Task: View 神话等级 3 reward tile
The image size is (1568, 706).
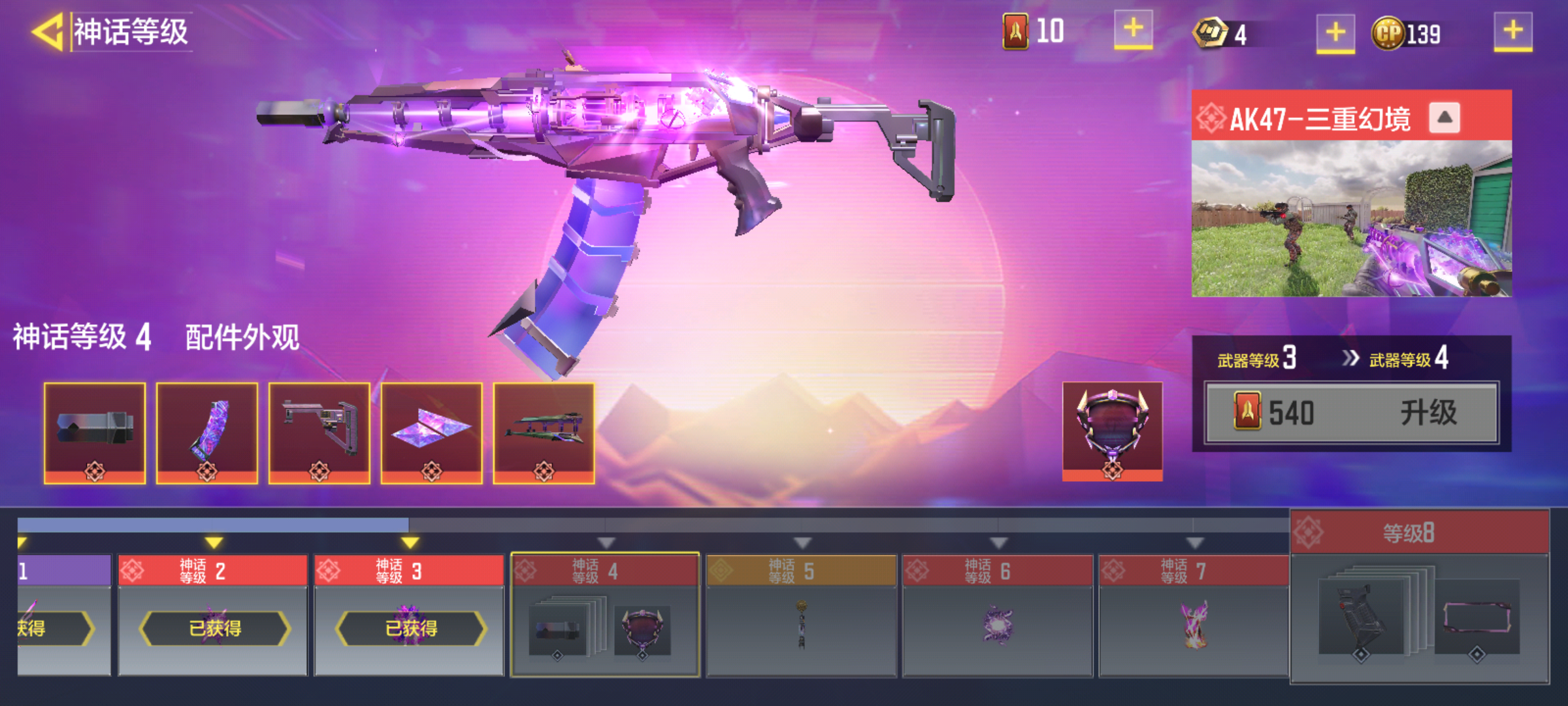Action: click(x=409, y=614)
